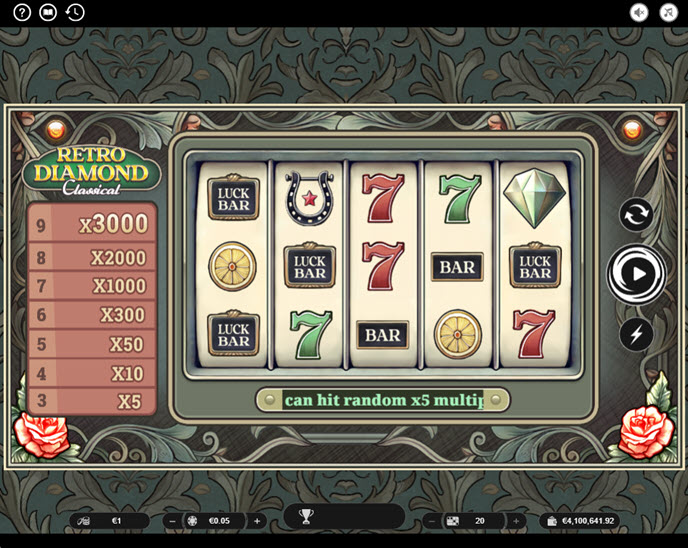Enable autoplay with the circular arrows button
The width and height of the screenshot is (688, 548).
636,215
